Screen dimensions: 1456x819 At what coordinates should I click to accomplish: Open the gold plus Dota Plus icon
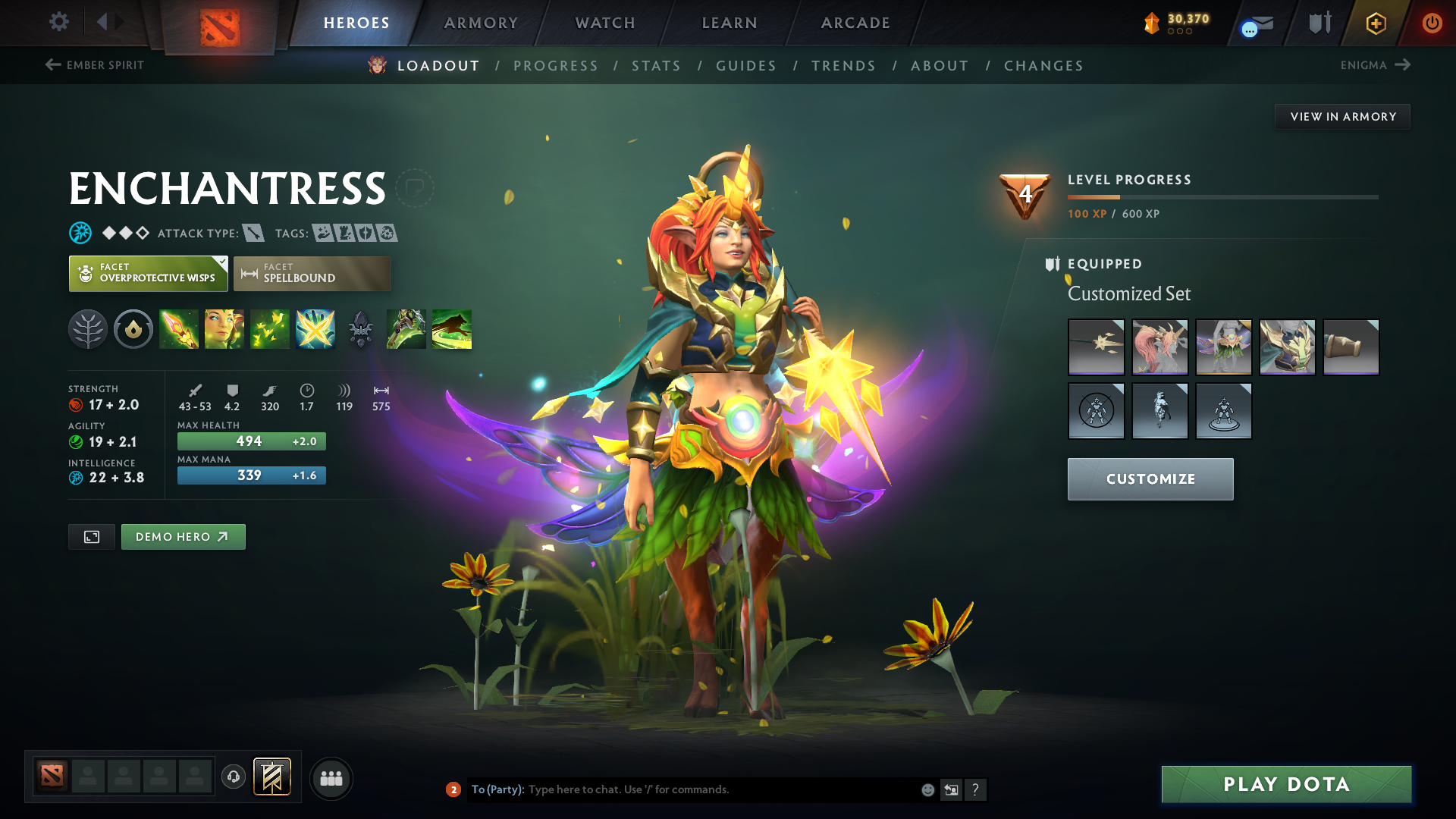(1375, 23)
